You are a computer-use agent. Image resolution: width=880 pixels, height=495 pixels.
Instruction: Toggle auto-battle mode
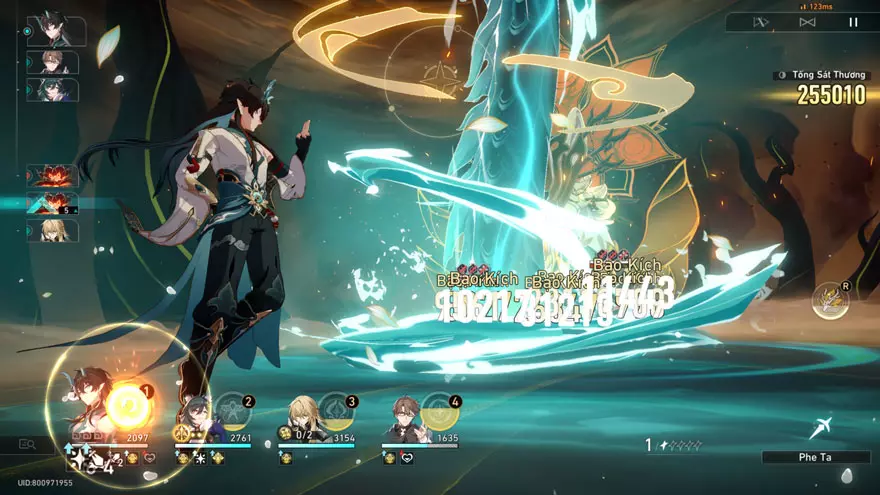pyautogui.click(x=761, y=22)
